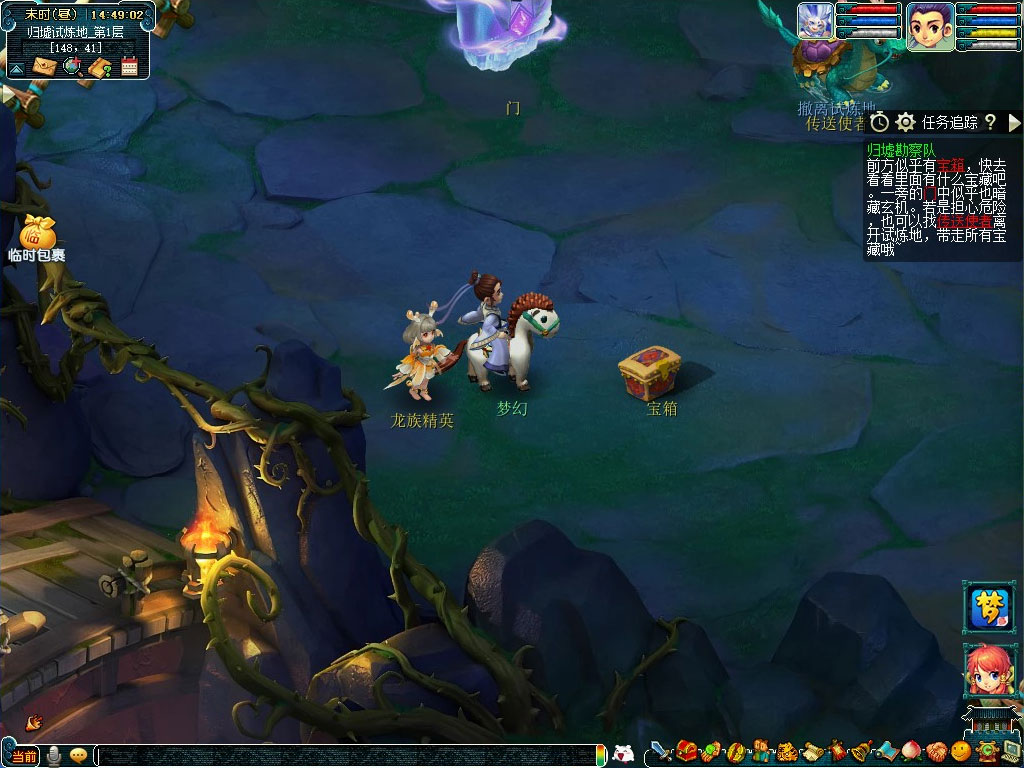Open the mail envelope icon
This screenshot has width=1024, height=768.
coord(45,67)
